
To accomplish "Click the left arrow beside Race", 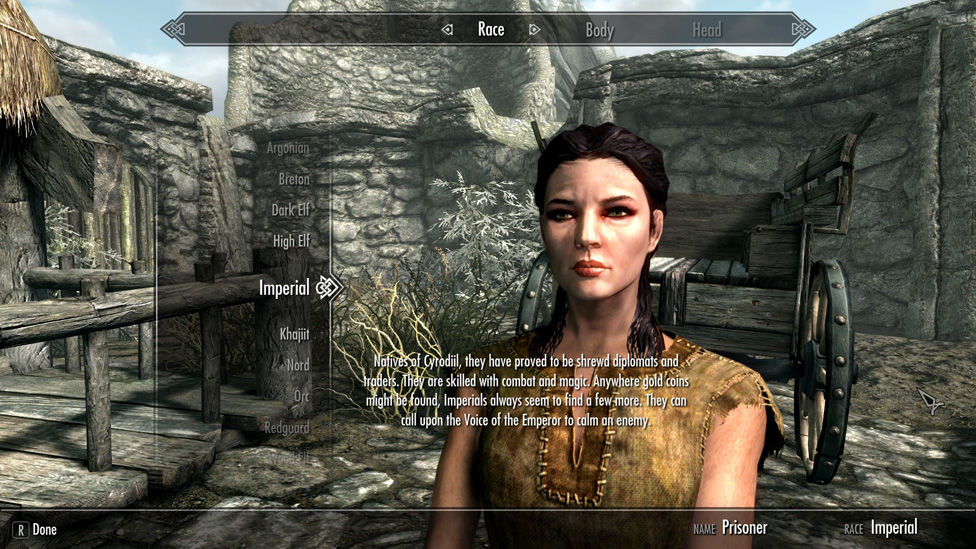I will click(447, 30).
